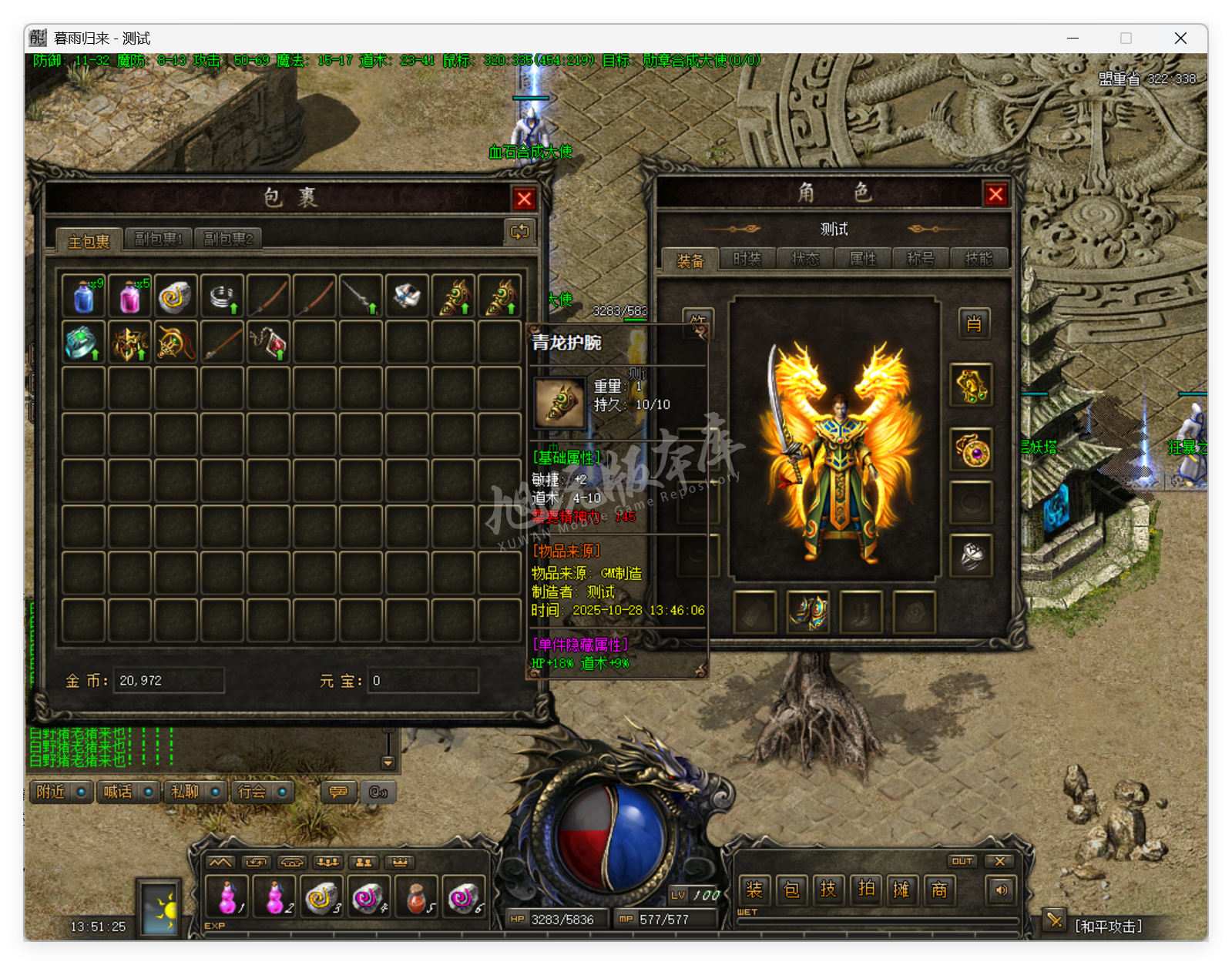Viewport: 1232px width, 965px height.
Task: Open the 技 skills menu button
Action: point(828,890)
